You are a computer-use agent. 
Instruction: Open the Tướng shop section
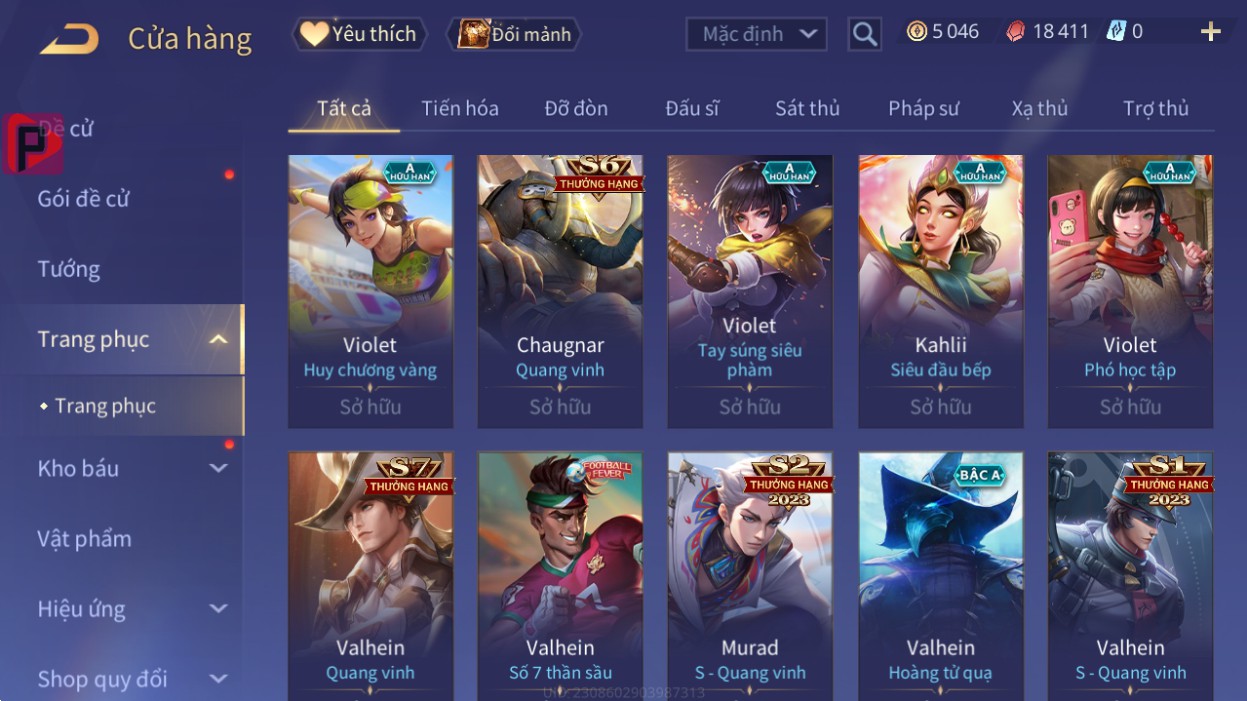pyautogui.click(x=69, y=269)
